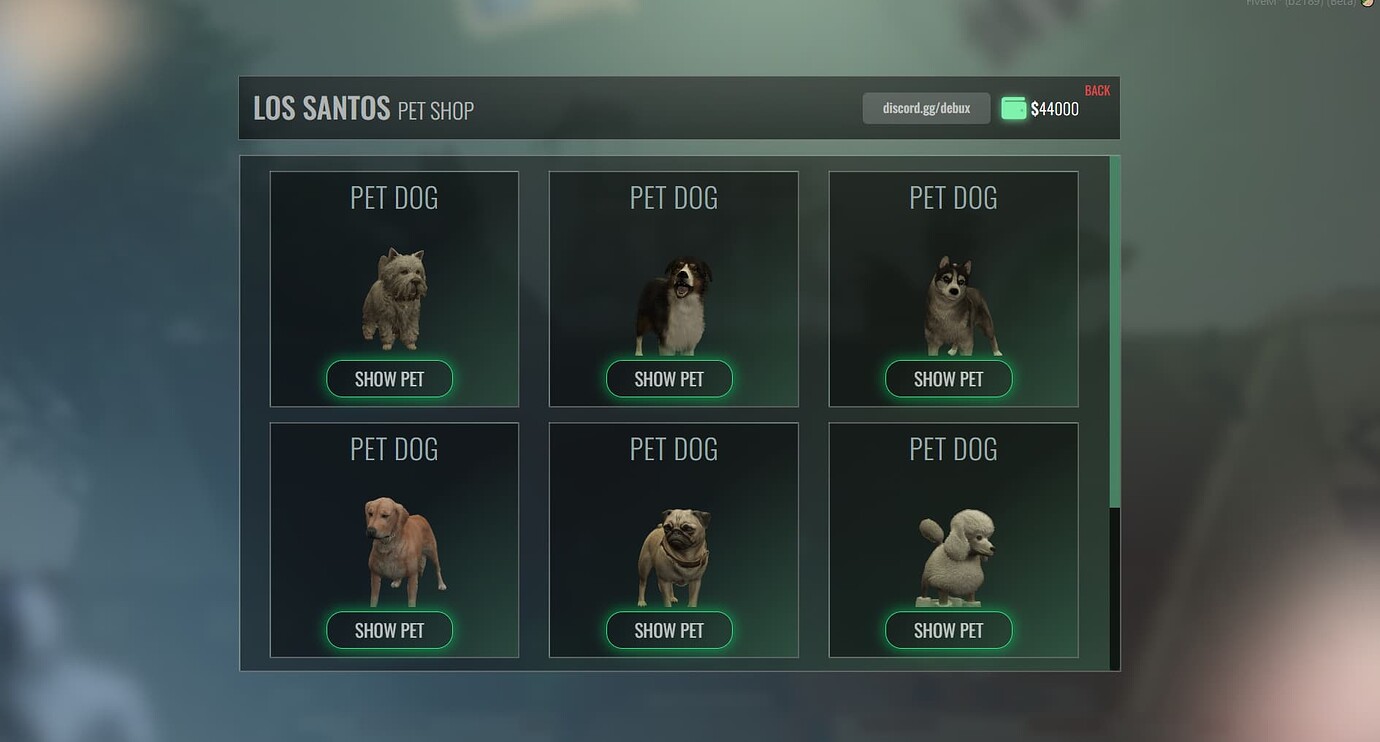Show the terrier pet using its button
Screen dimensions: 1380x742
[x=389, y=379]
